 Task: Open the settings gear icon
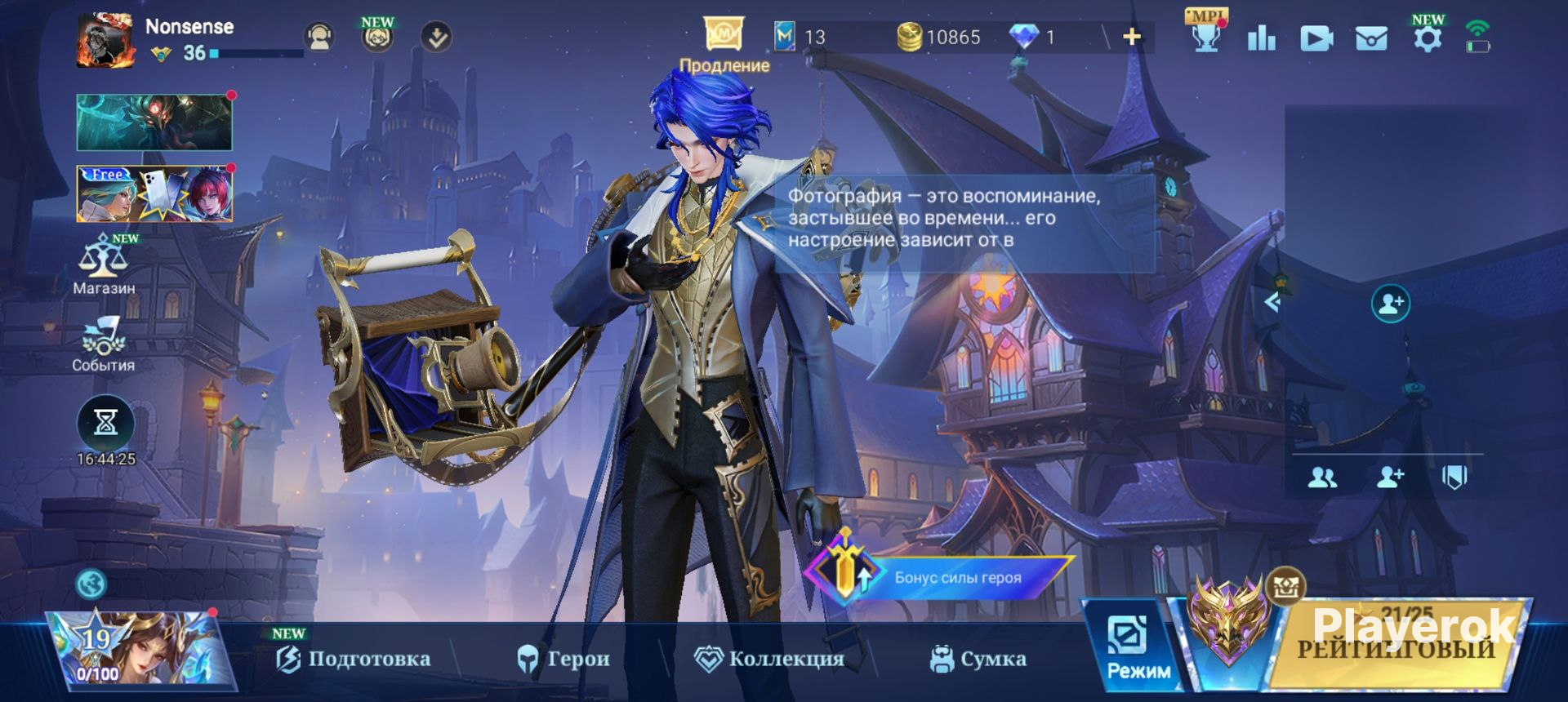point(1427,38)
